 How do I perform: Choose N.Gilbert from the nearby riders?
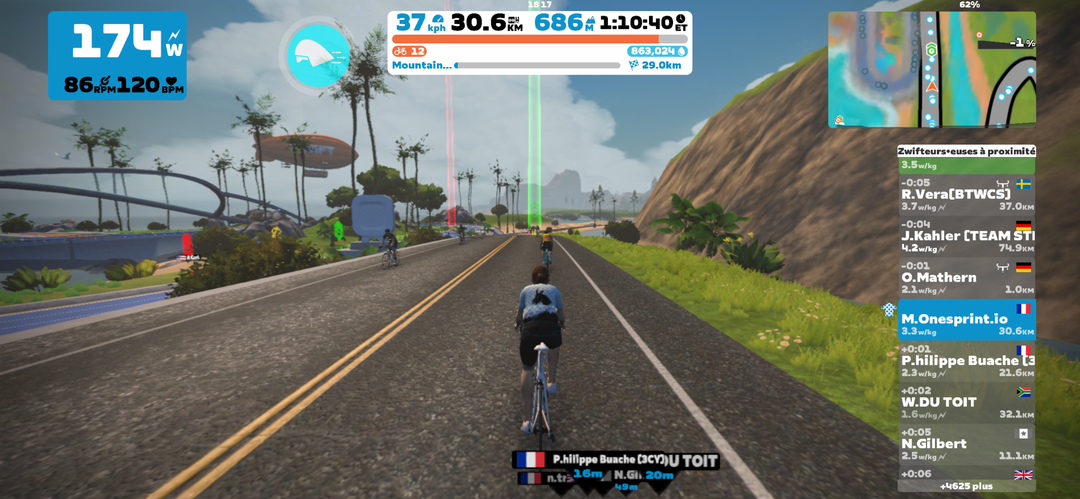[966, 444]
